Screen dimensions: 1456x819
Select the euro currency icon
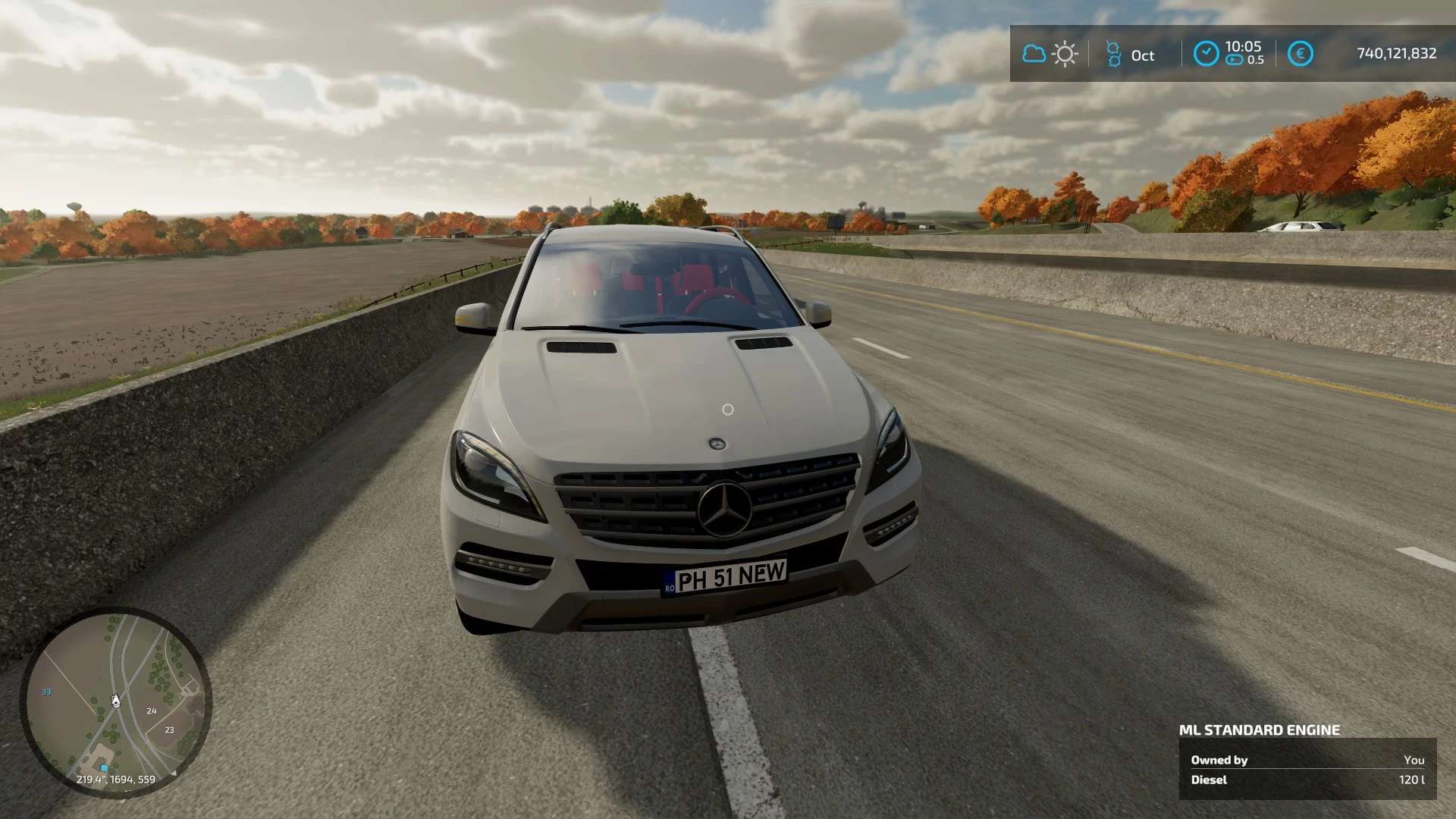1300,54
